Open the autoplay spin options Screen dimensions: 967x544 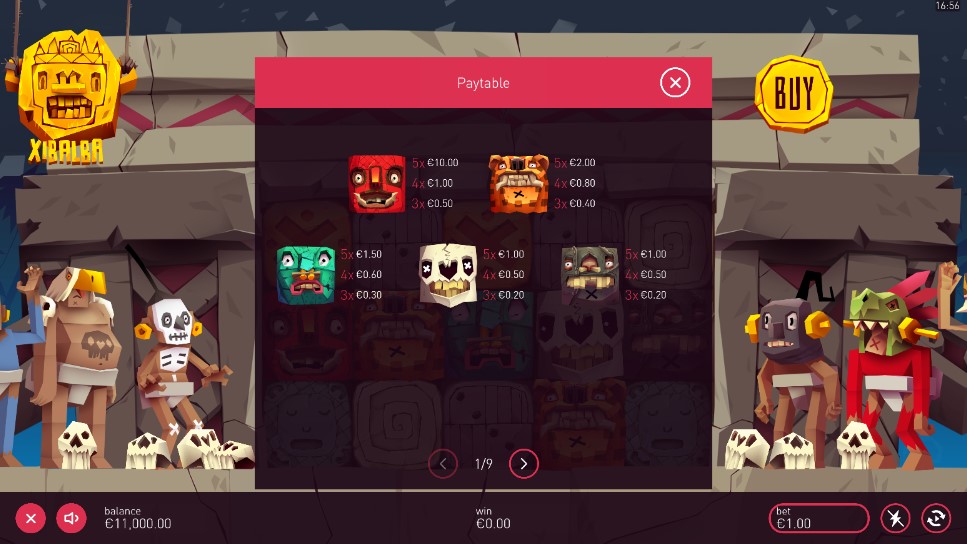click(936, 518)
